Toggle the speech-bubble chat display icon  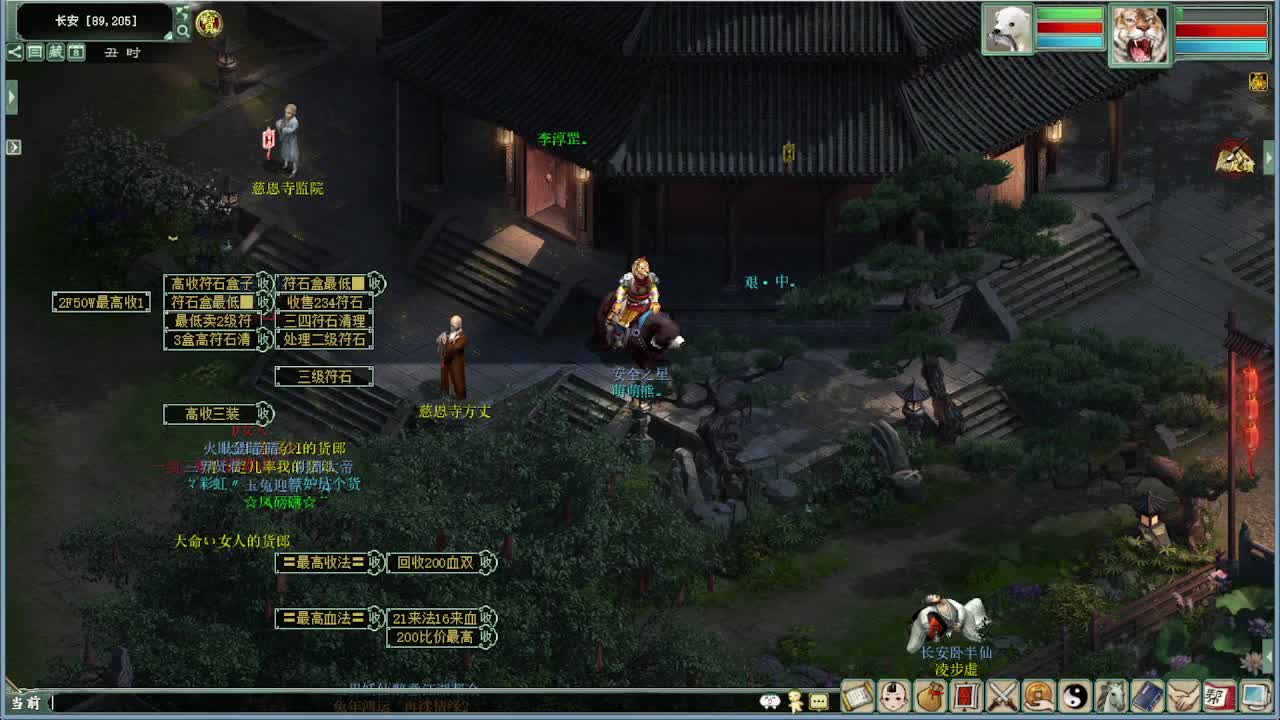click(818, 702)
